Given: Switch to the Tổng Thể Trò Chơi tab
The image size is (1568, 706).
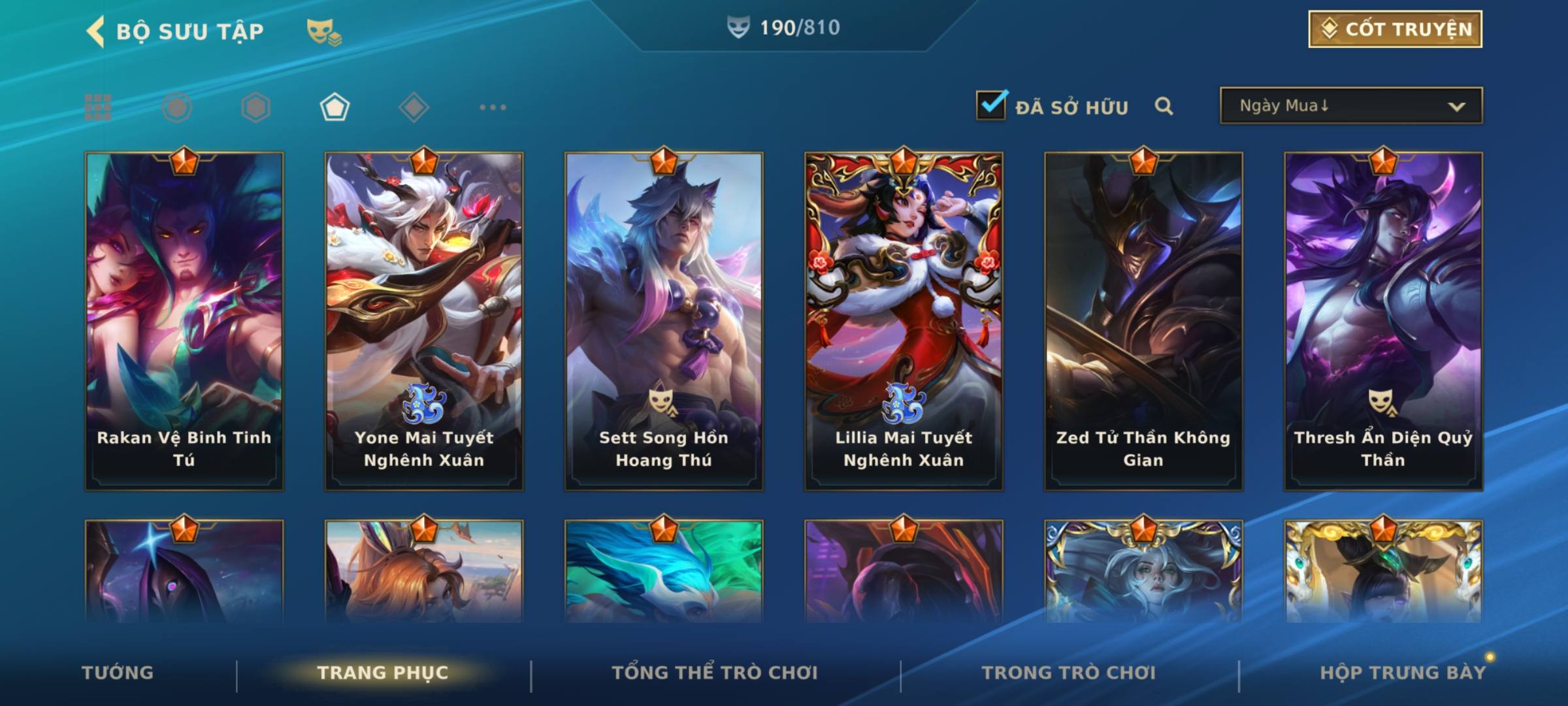Looking at the screenshot, I should [715, 673].
